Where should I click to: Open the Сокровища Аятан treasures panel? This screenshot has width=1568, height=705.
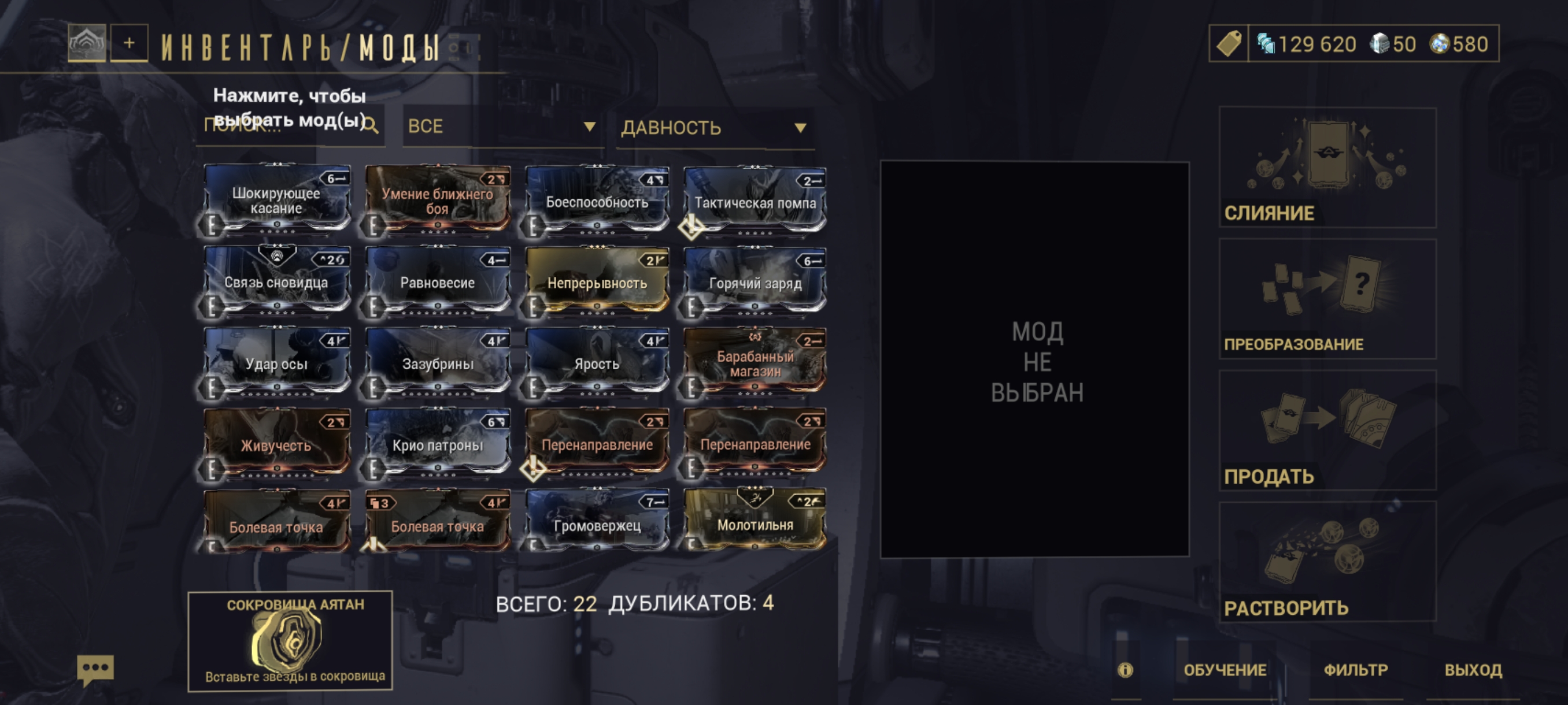[290, 640]
